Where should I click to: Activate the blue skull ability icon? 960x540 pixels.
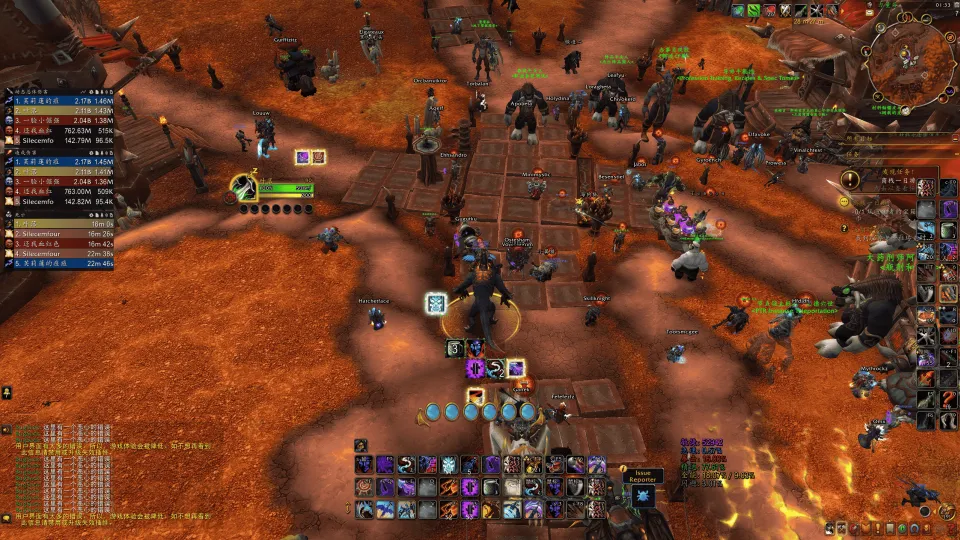tap(449, 465)
